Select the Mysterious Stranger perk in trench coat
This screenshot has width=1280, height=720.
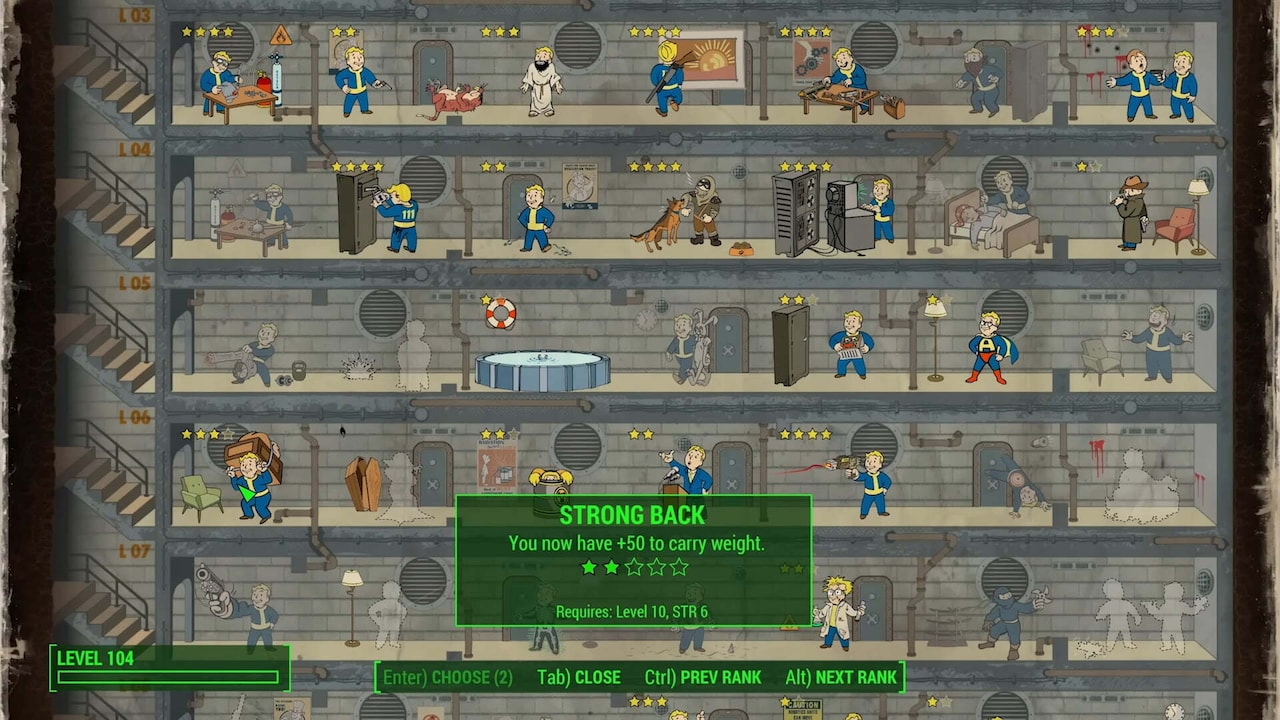point(1132,212)
